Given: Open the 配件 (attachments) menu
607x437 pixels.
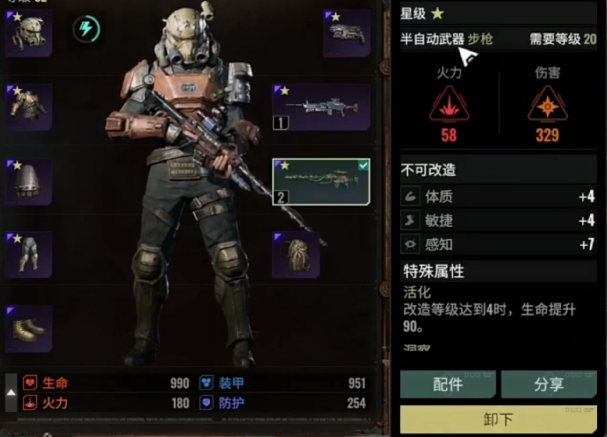Looking at the screenshot, I should coord(447,384).
